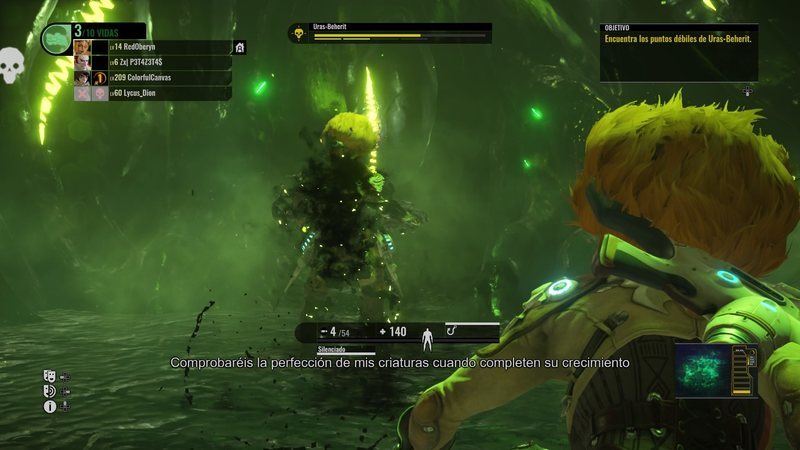Click the green squad emblem icon
Image resolution: width=800 pixels, height=450 pixels.
[x=55, y=37]
